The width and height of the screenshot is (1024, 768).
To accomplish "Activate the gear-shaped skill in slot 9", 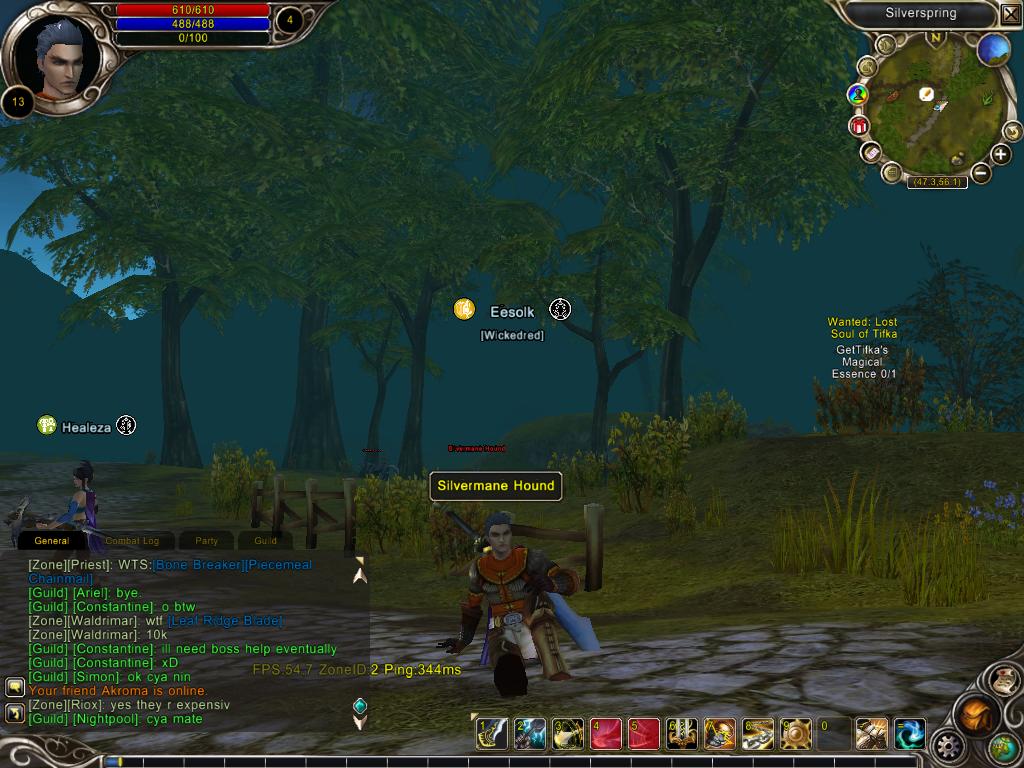I will (x=796, y=734).
